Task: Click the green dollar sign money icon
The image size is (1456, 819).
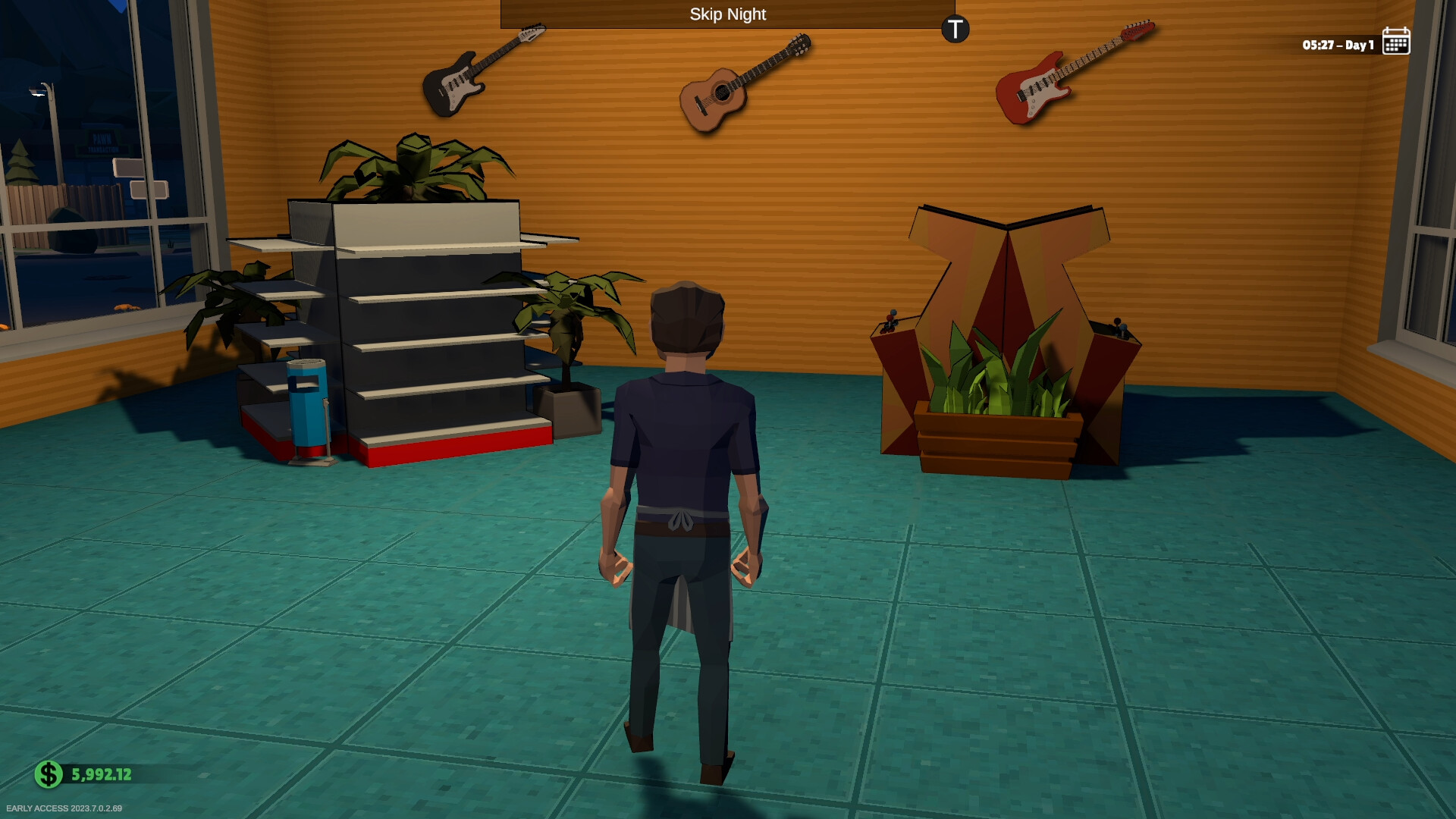Action: pos(48,774)
